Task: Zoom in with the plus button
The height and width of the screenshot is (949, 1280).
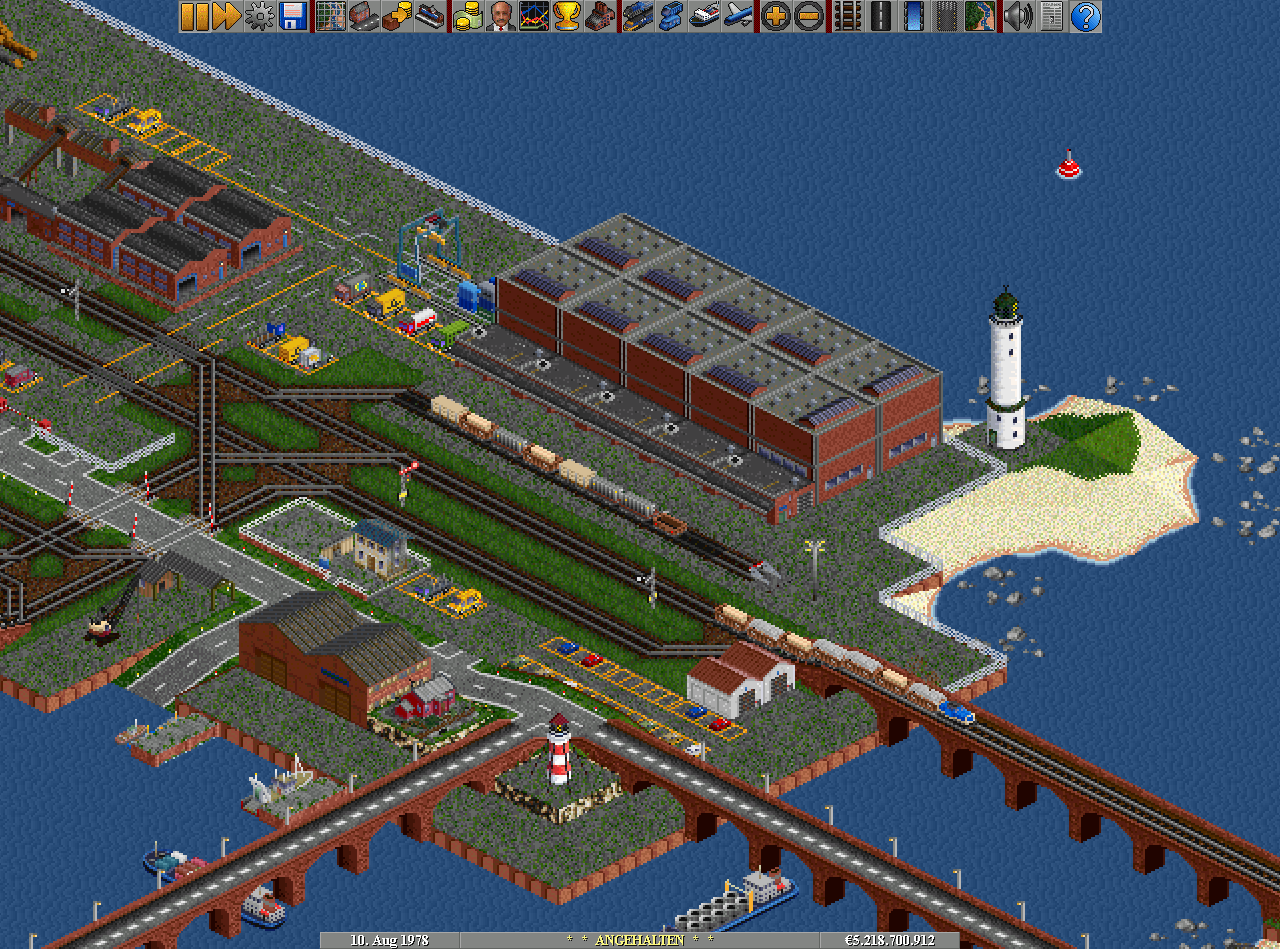Action: click(775, 16)
